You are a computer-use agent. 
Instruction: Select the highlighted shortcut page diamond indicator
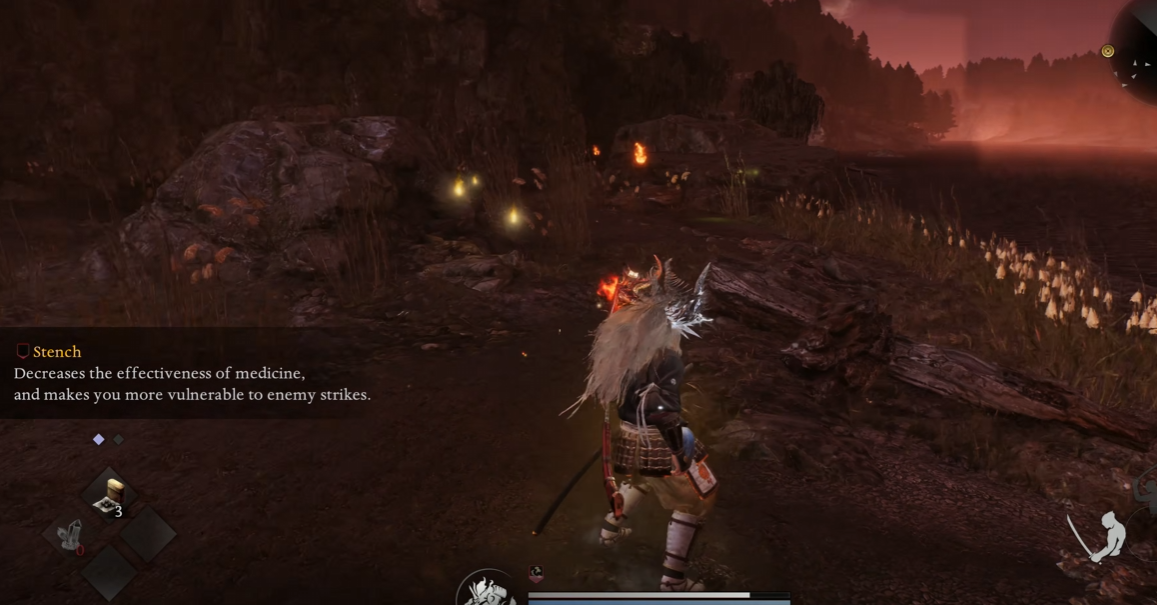99,439
